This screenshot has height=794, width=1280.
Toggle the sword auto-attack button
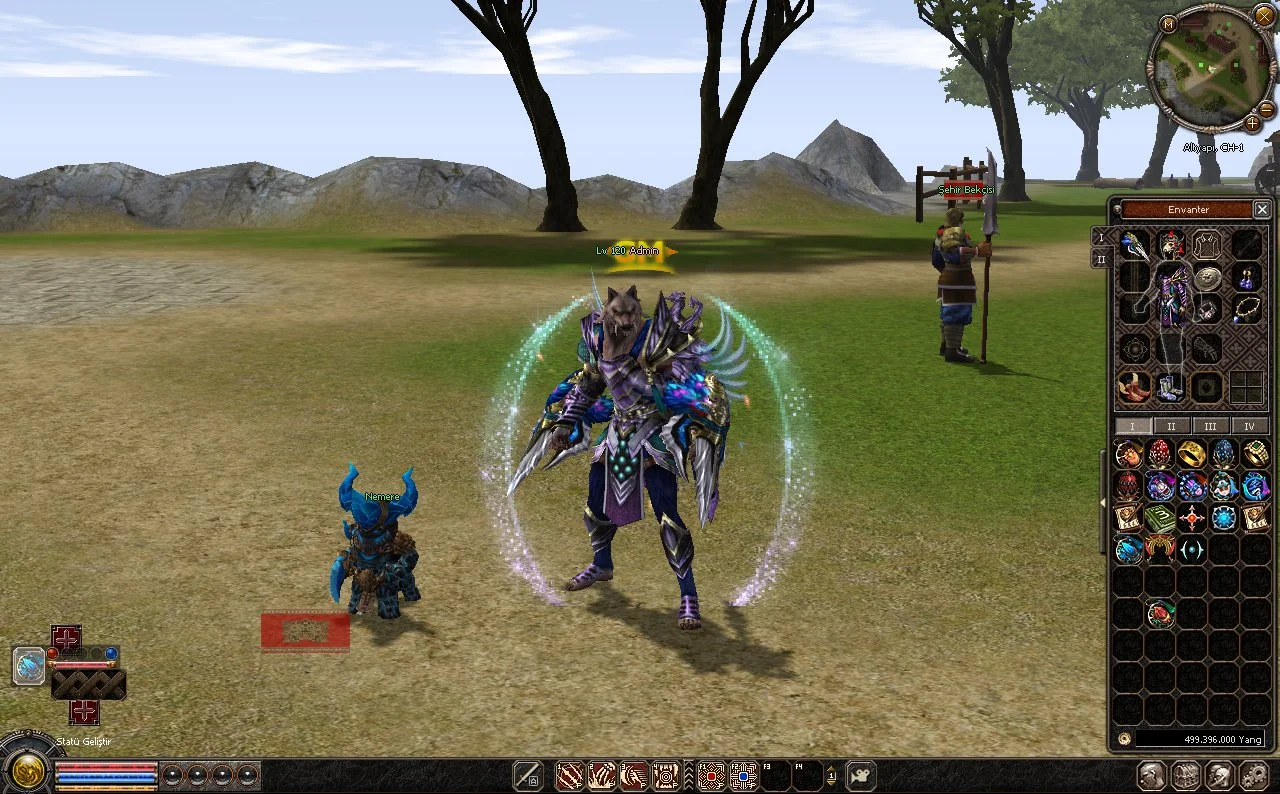click(528, 775)
